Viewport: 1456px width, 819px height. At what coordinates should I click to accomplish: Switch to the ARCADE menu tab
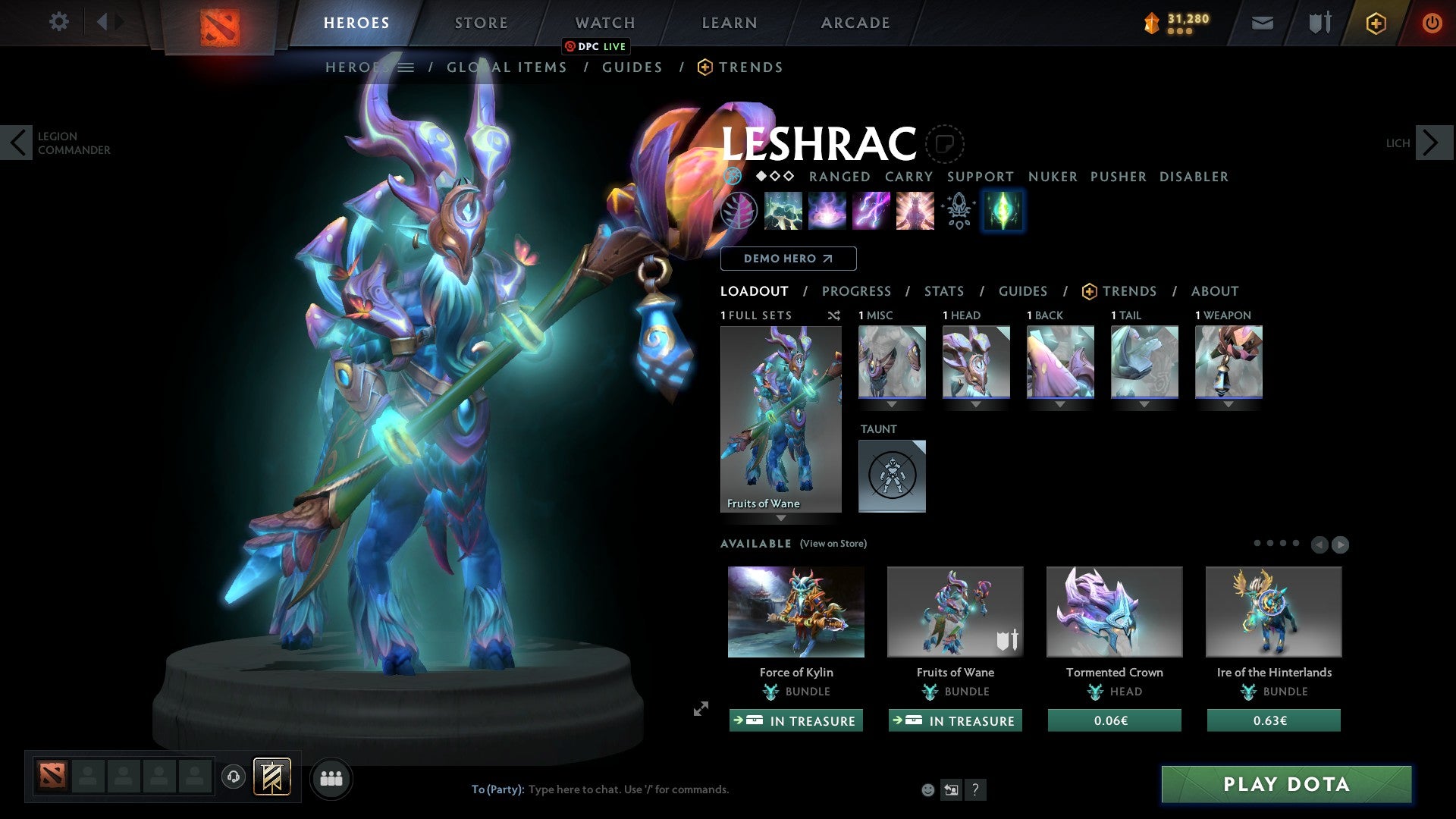pos(855,22)
